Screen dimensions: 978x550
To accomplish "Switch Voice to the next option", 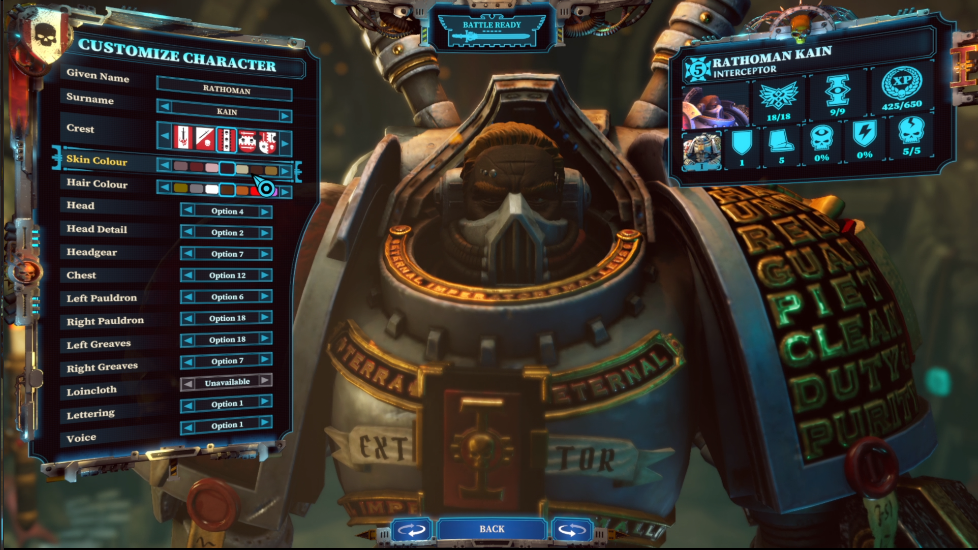I will point(266,425).
